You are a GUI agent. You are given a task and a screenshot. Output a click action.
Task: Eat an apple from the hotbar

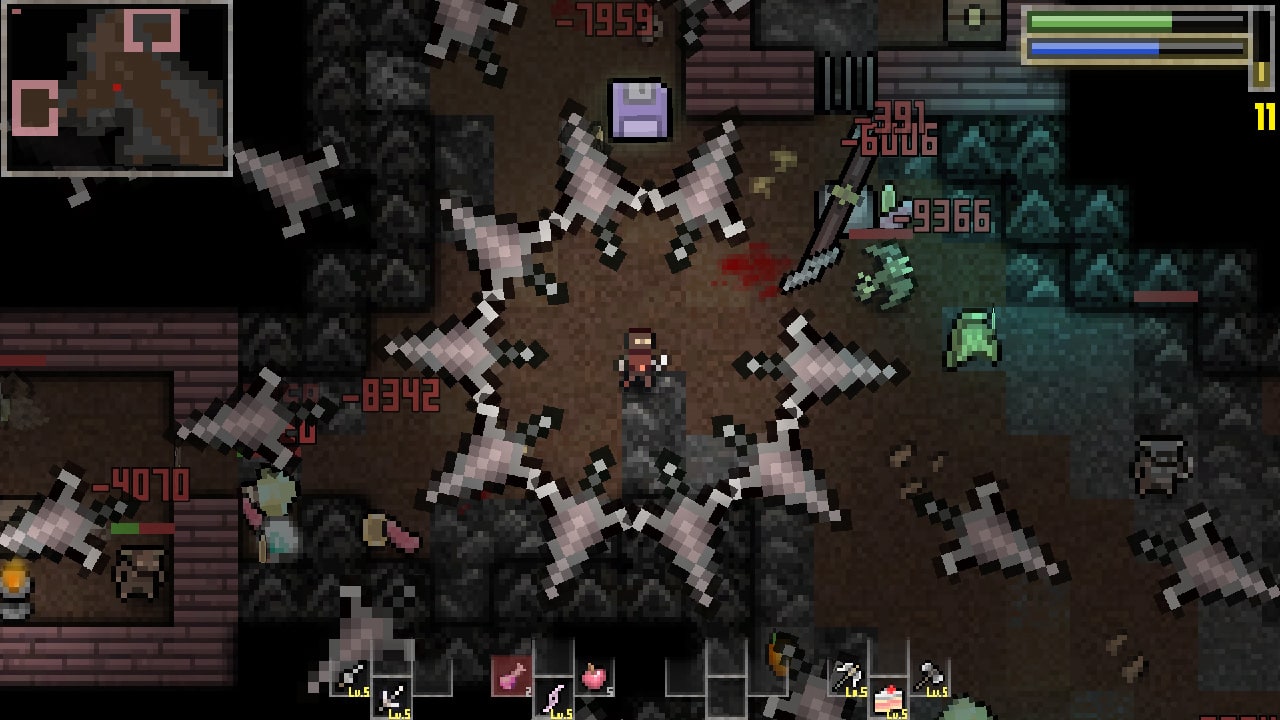click(x=593, y=676)
